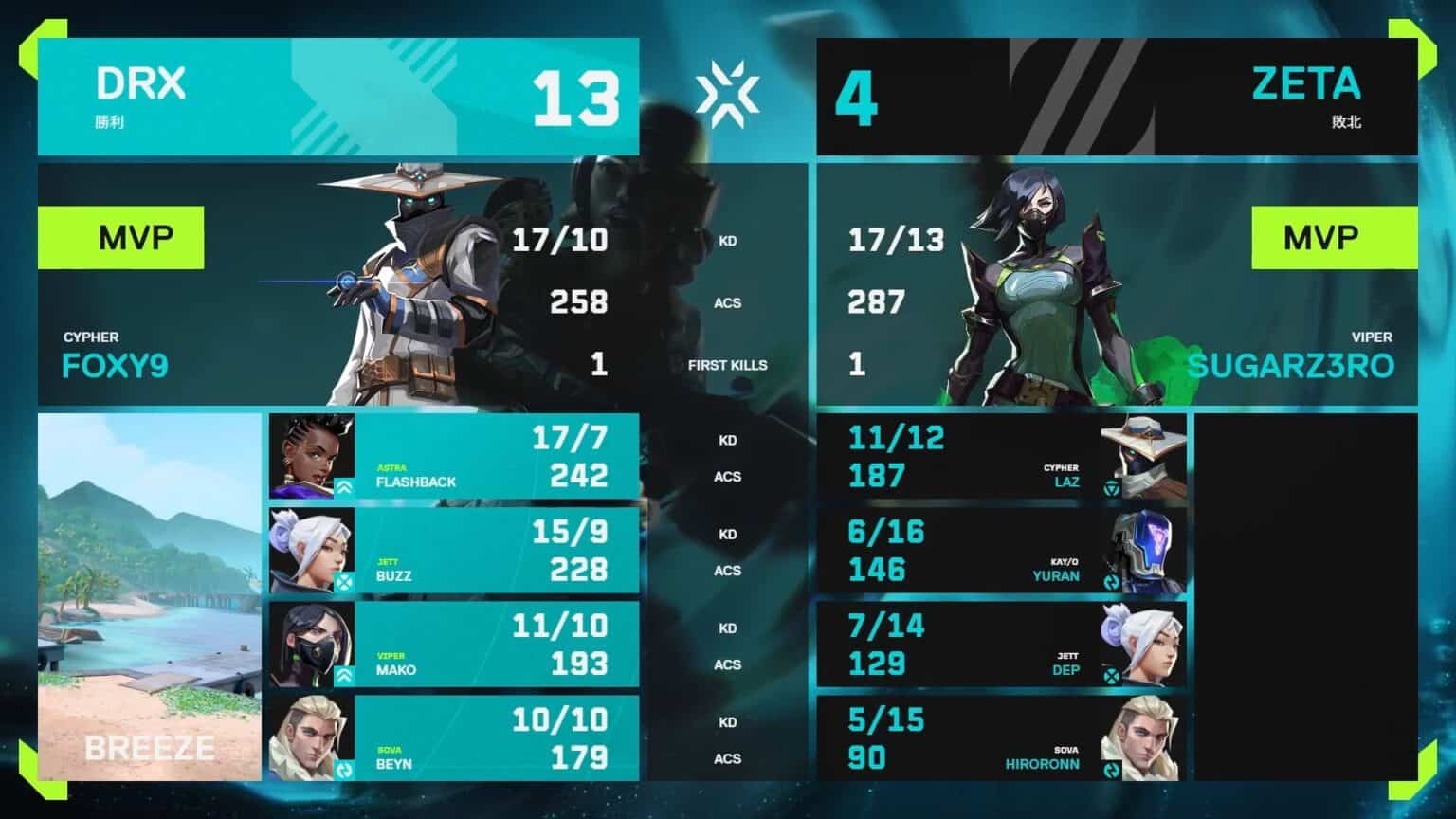Choose Yuran's KAY/O player row
1456x819 pixels.
(1001, 550)
